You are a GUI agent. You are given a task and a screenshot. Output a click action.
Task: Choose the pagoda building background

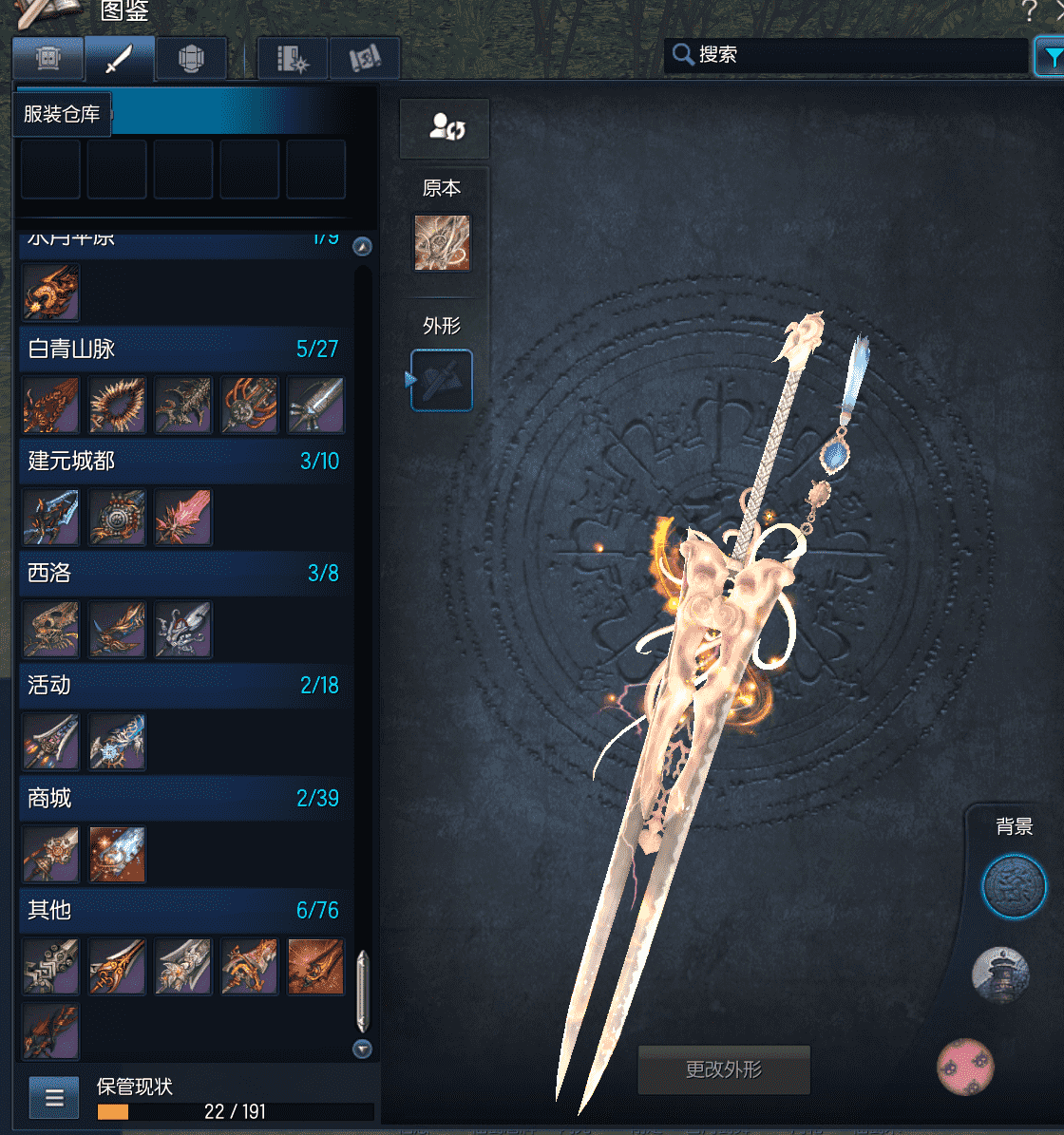(1000, 974)
